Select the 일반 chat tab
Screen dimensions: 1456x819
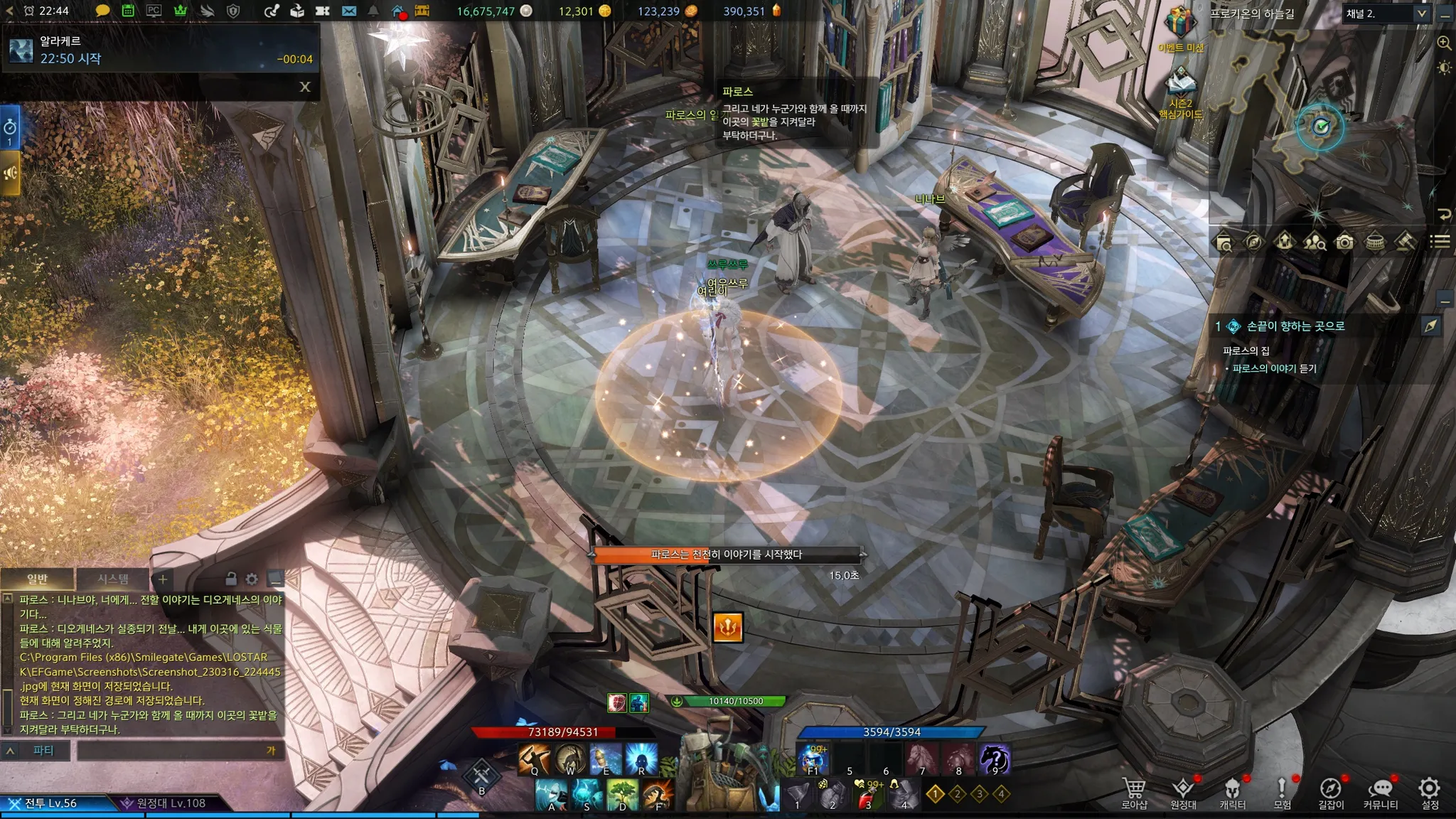pyautogui.click(x=37, y=579)
